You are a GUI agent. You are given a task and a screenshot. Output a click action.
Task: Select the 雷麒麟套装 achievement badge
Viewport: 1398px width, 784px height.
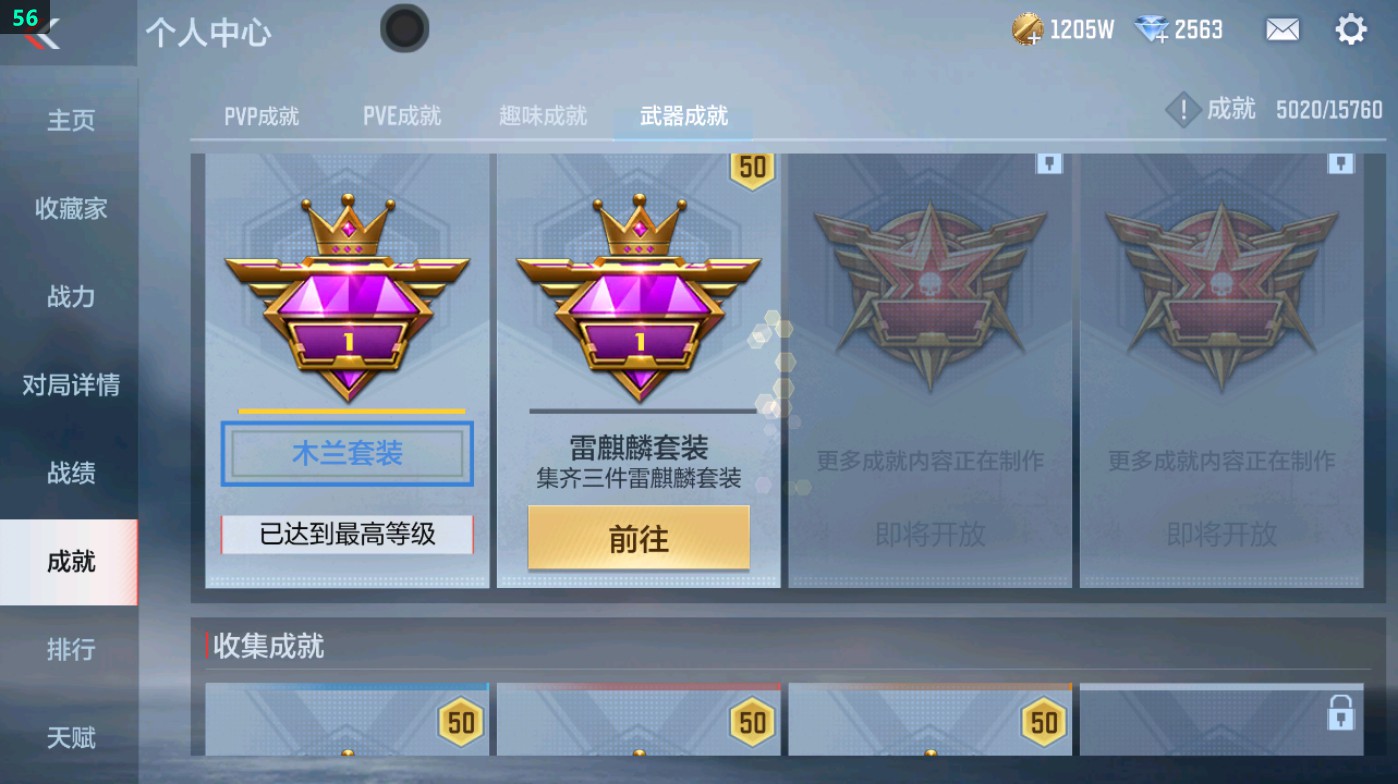tap(638, 300)
